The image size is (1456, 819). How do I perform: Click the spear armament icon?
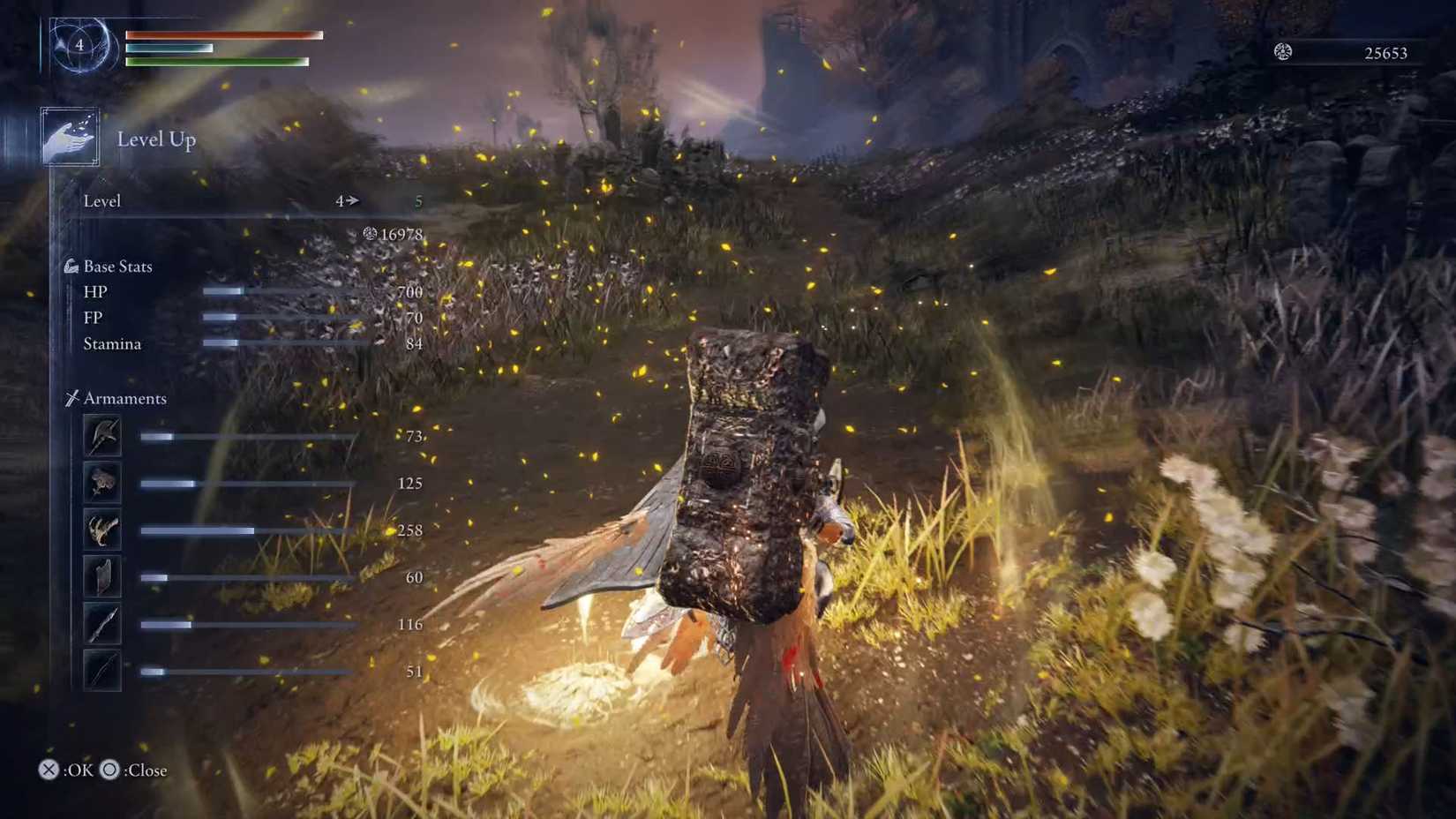tap(101, 624)
